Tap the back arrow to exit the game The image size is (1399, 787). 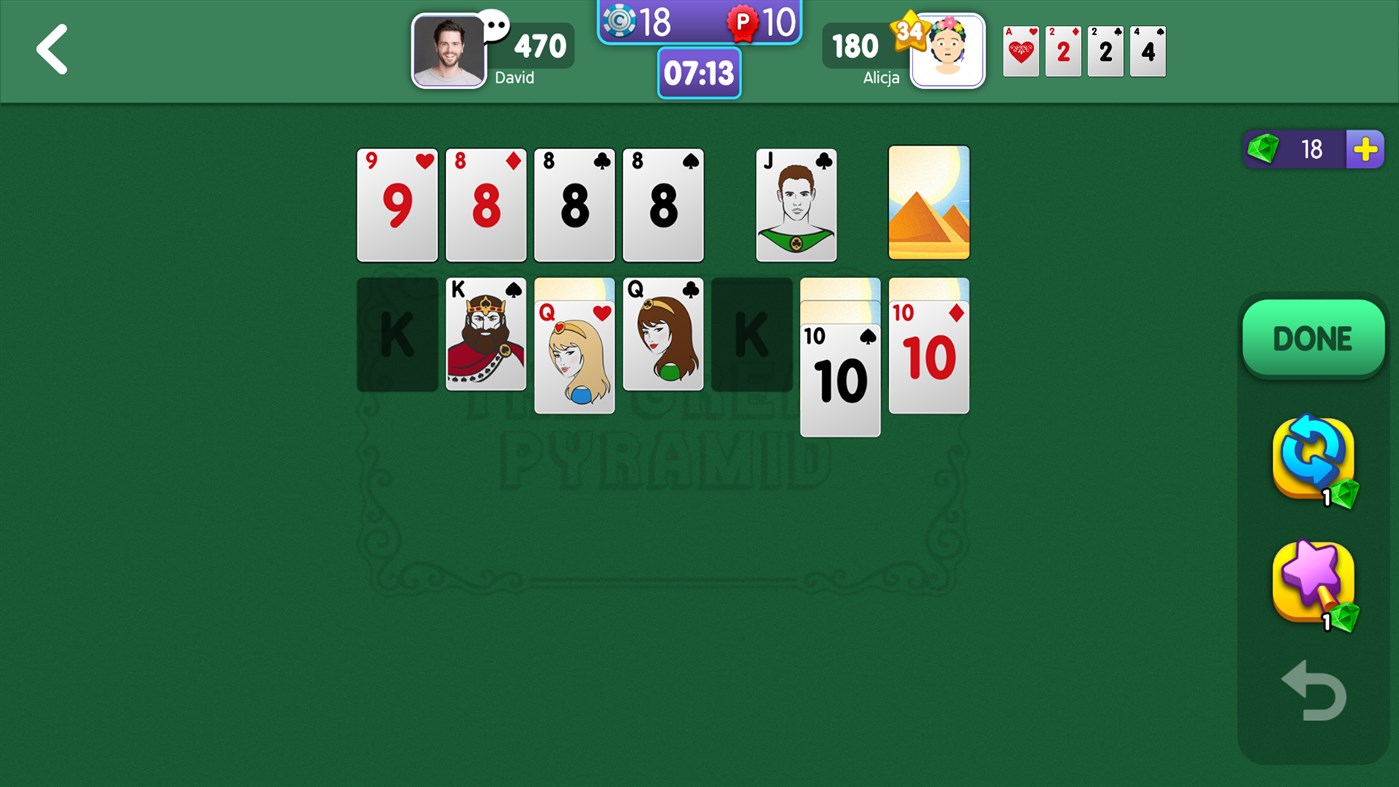pyautogui.click(x=50, y=50)
